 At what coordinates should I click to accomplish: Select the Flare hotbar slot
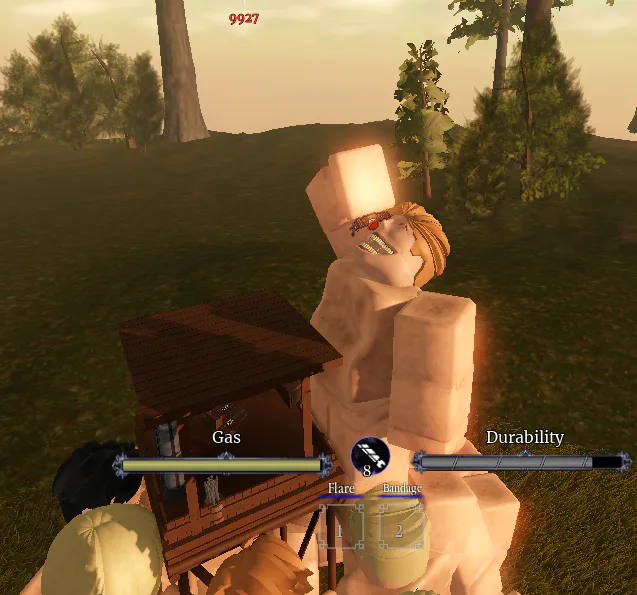click(x=340, y=527)
